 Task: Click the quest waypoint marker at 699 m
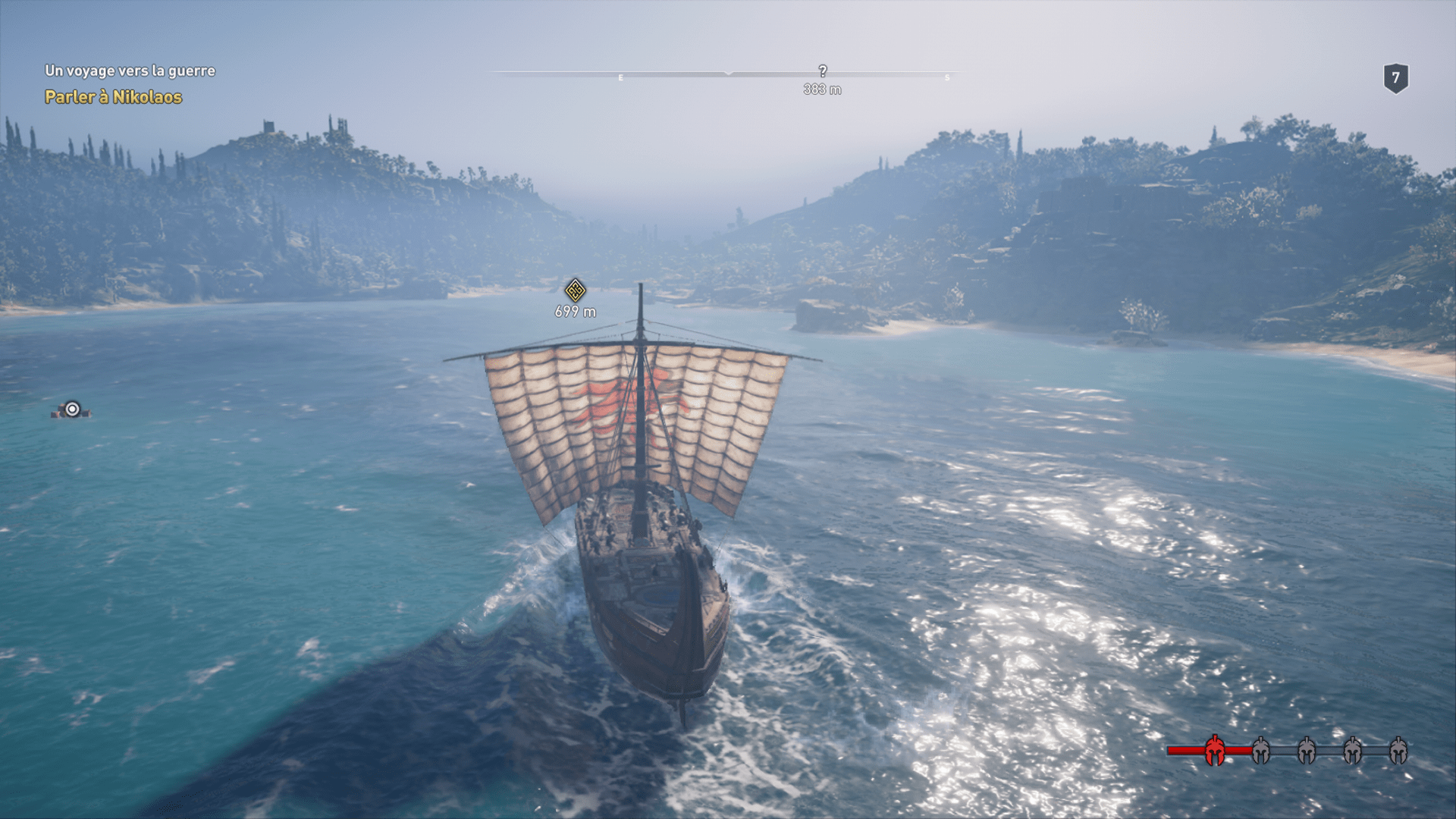point(575,290)
